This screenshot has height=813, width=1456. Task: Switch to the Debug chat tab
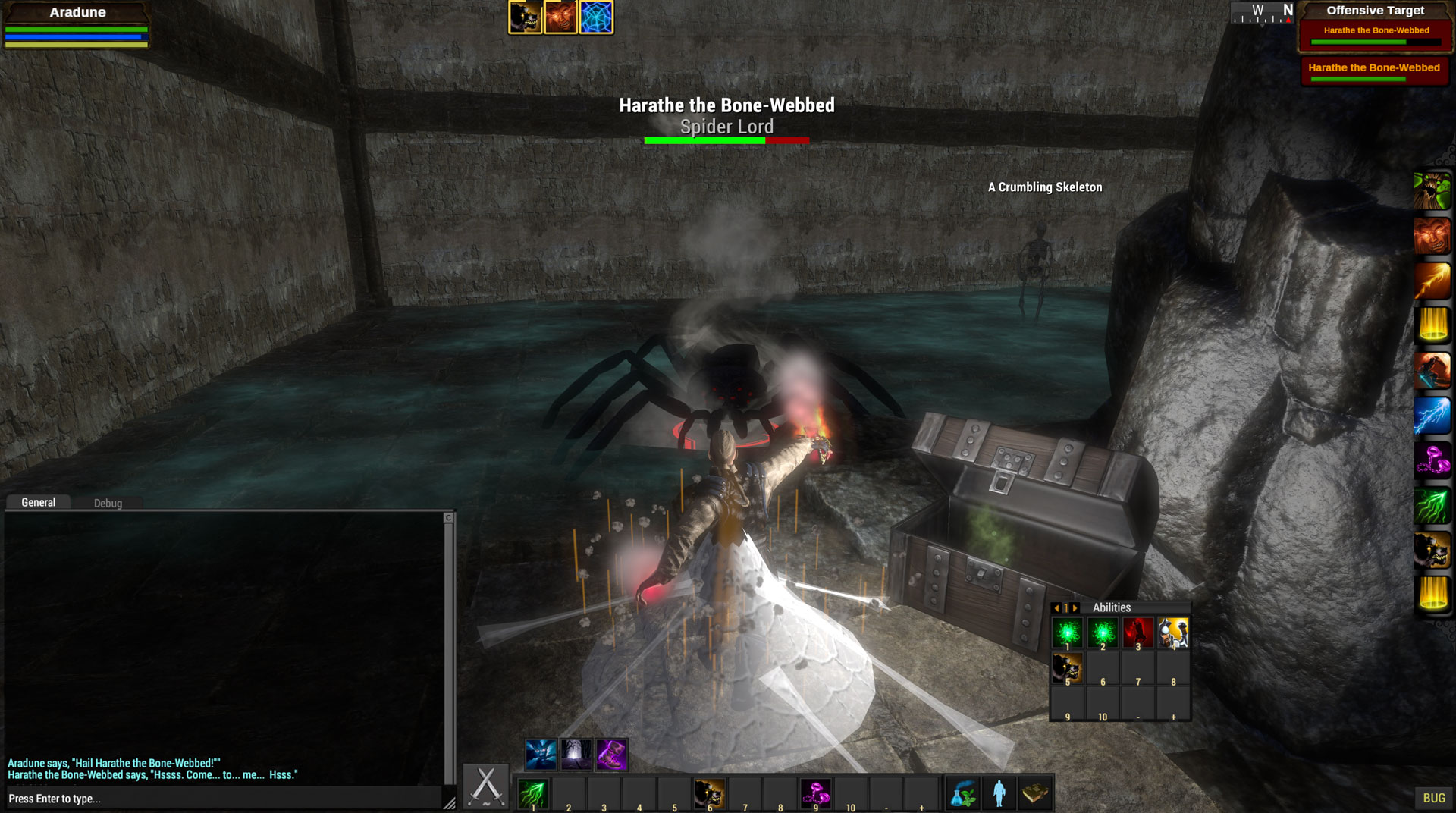108,503
